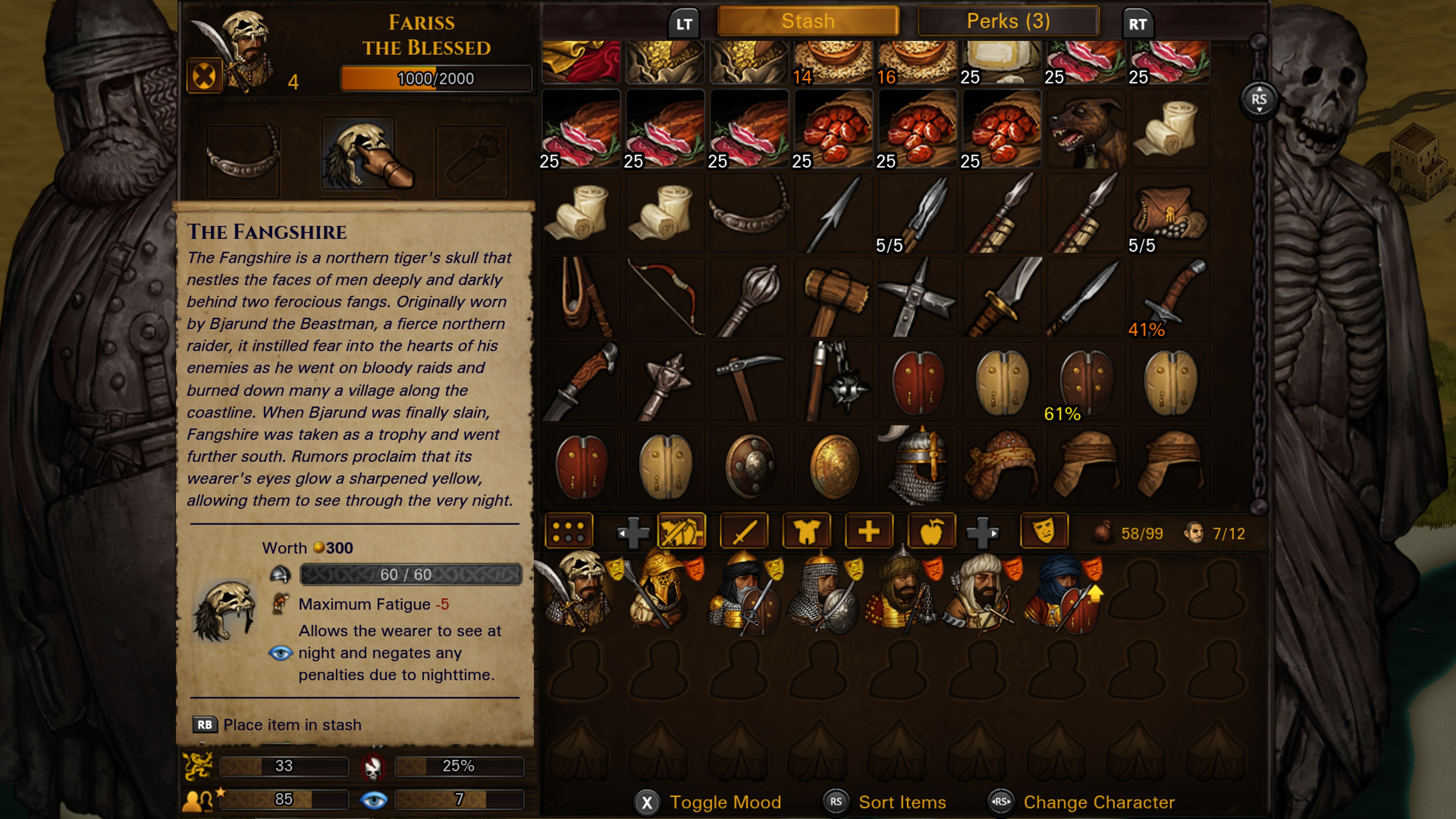
Task: Select the golden metal round shield
Action: pos(833,465)
